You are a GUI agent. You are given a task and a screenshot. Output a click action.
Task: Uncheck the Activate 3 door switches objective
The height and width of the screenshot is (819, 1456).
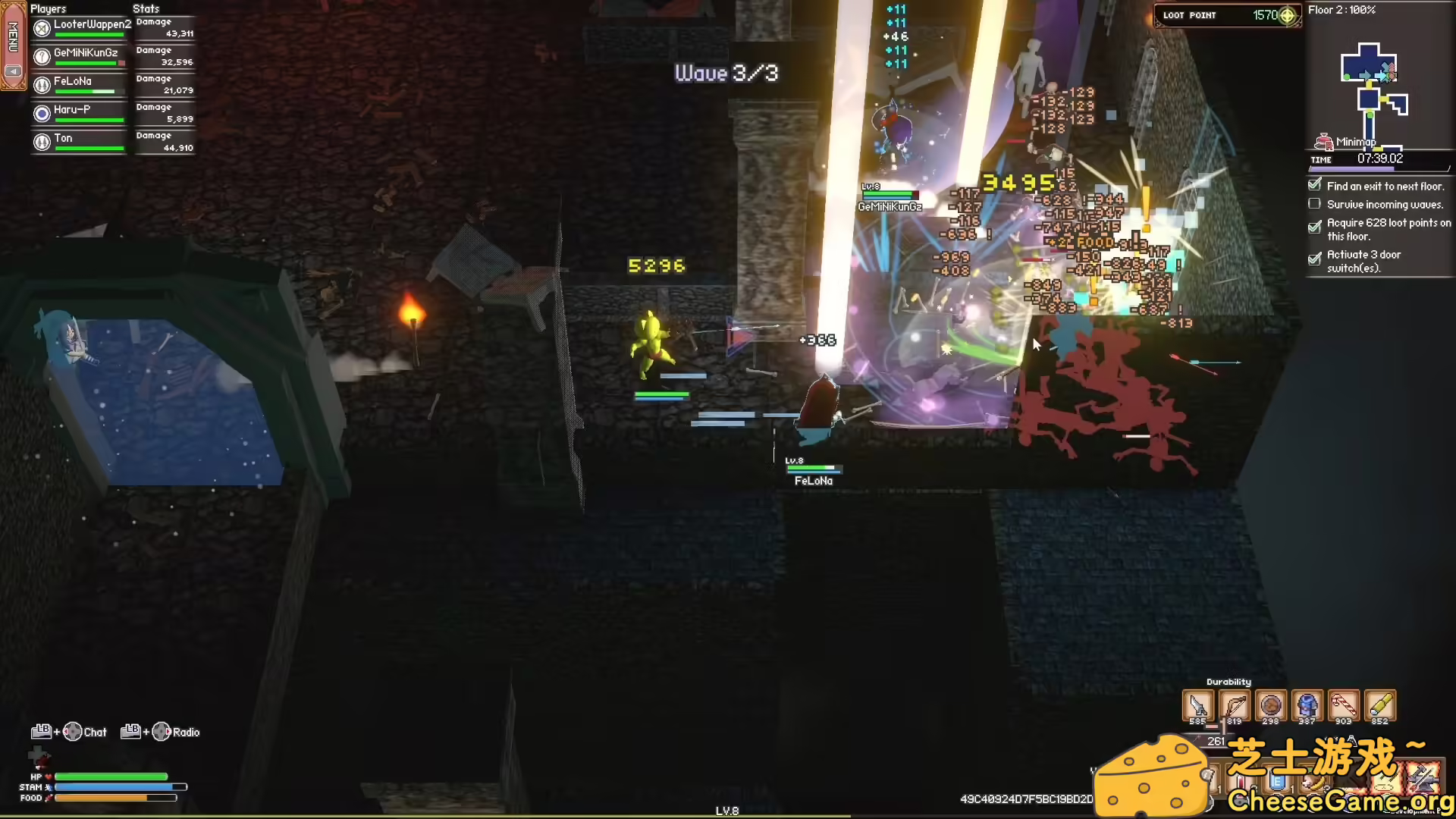[x=1314, y=259]
